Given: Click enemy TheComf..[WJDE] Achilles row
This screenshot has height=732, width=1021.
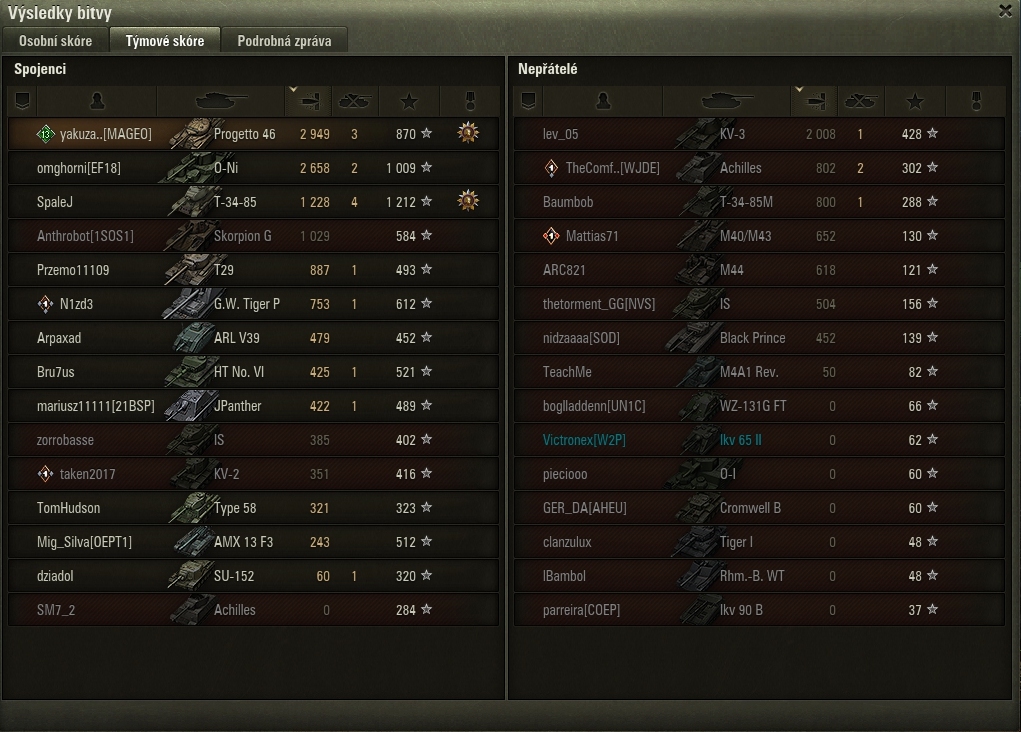Looking at the screenshot, I should click(759, 168).
